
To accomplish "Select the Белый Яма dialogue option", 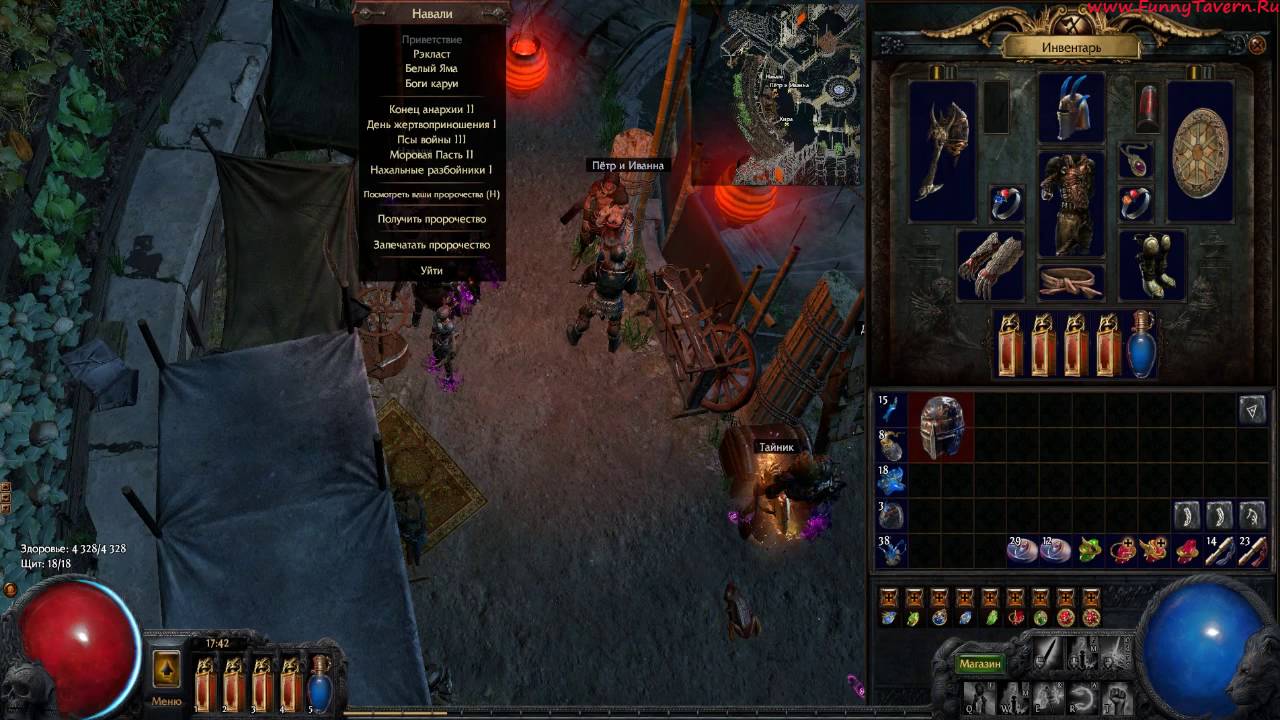I will (x=431, y=69).
